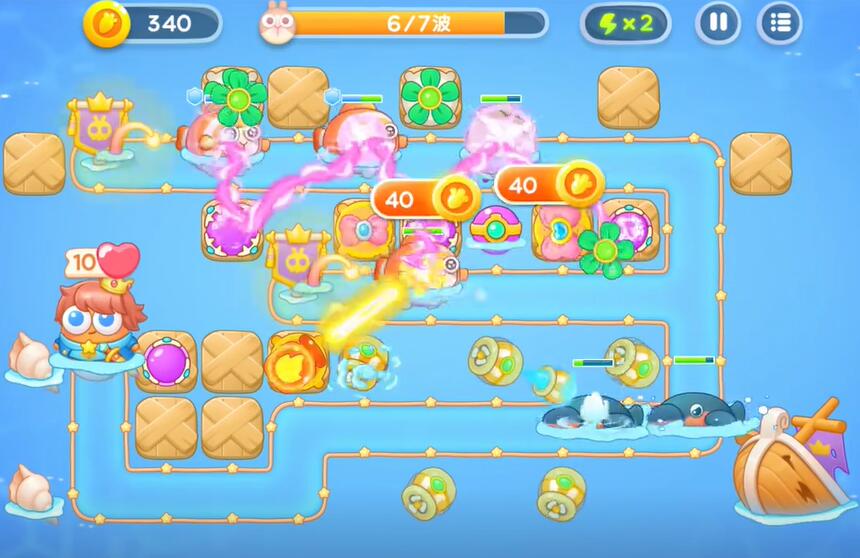860x558 pixels.
Task: Open the list menu button
Action: point(780,23)
